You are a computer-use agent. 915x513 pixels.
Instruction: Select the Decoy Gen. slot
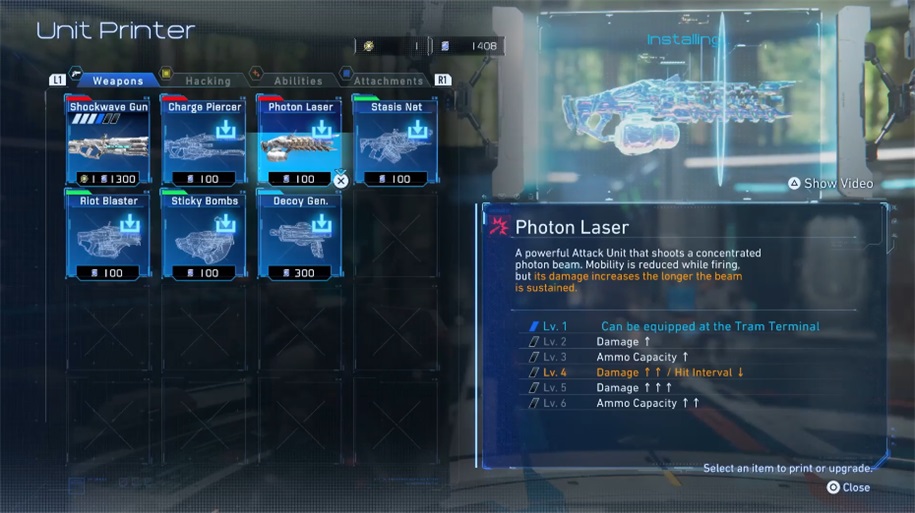click(300, 236)
